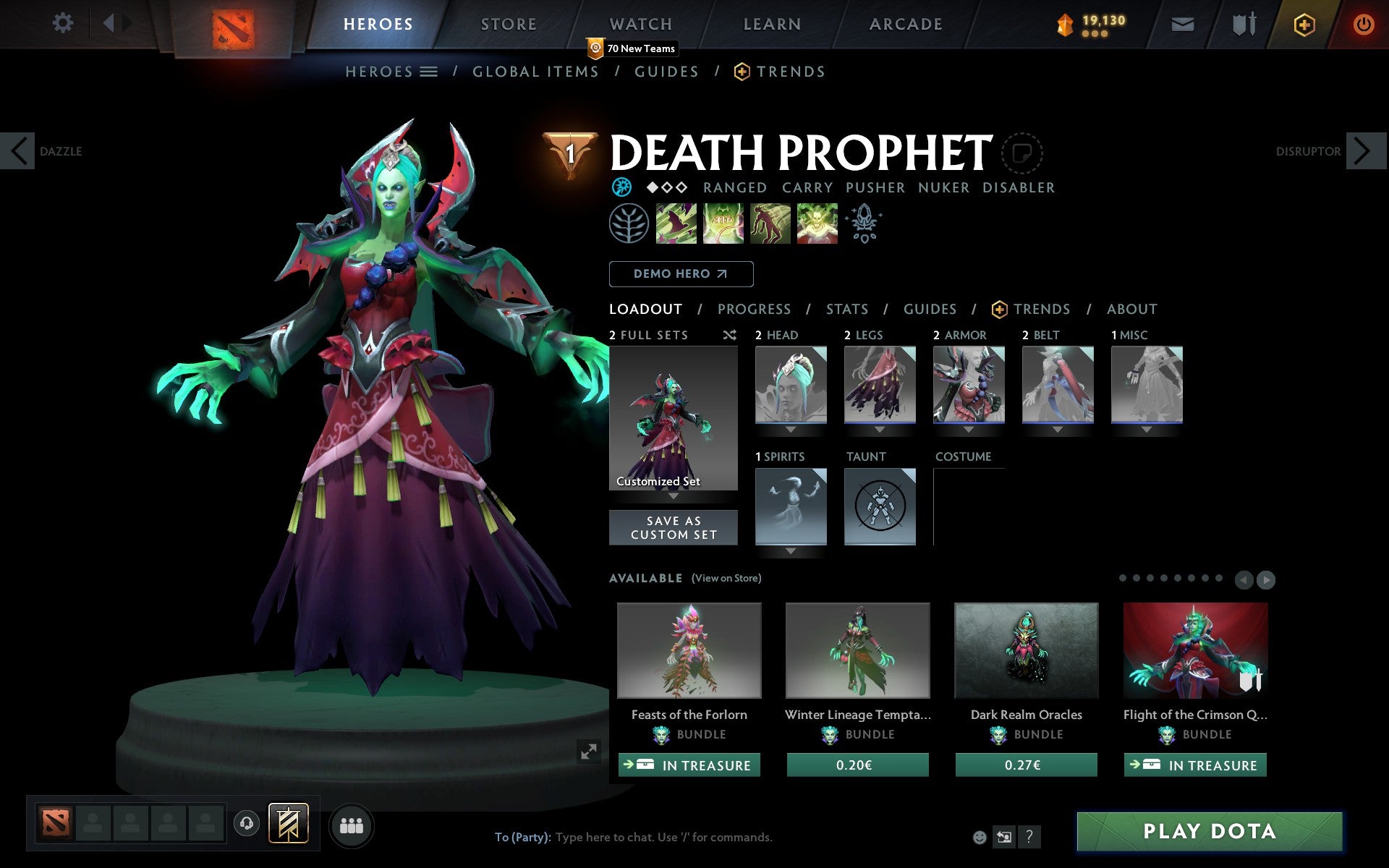This screenshot has width=1389, height=868.
Task: Select the Exorcism ability icon
Action: [x=817, y=224]
